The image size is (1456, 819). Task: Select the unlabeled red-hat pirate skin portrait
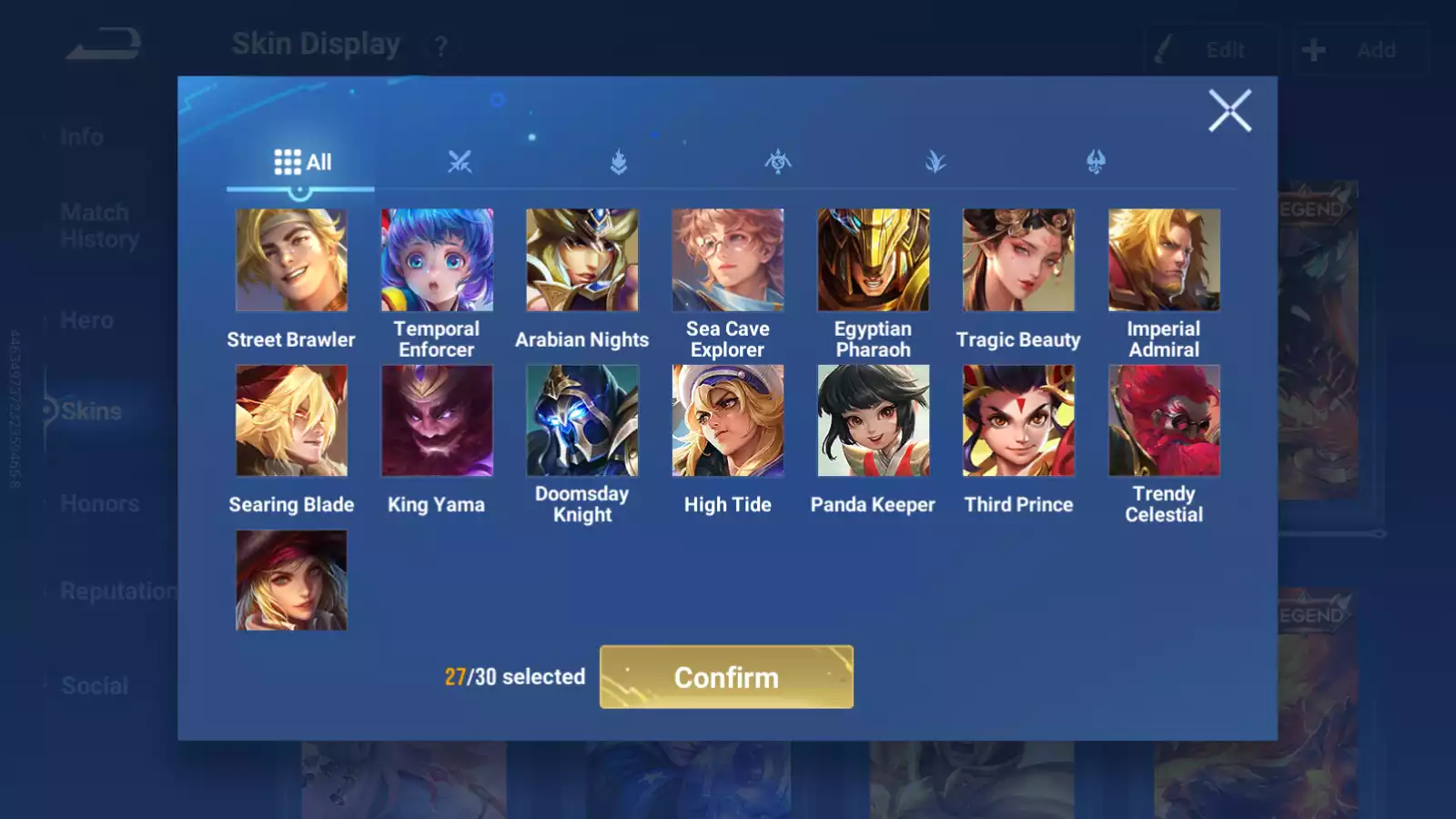(x=291, y=581)
